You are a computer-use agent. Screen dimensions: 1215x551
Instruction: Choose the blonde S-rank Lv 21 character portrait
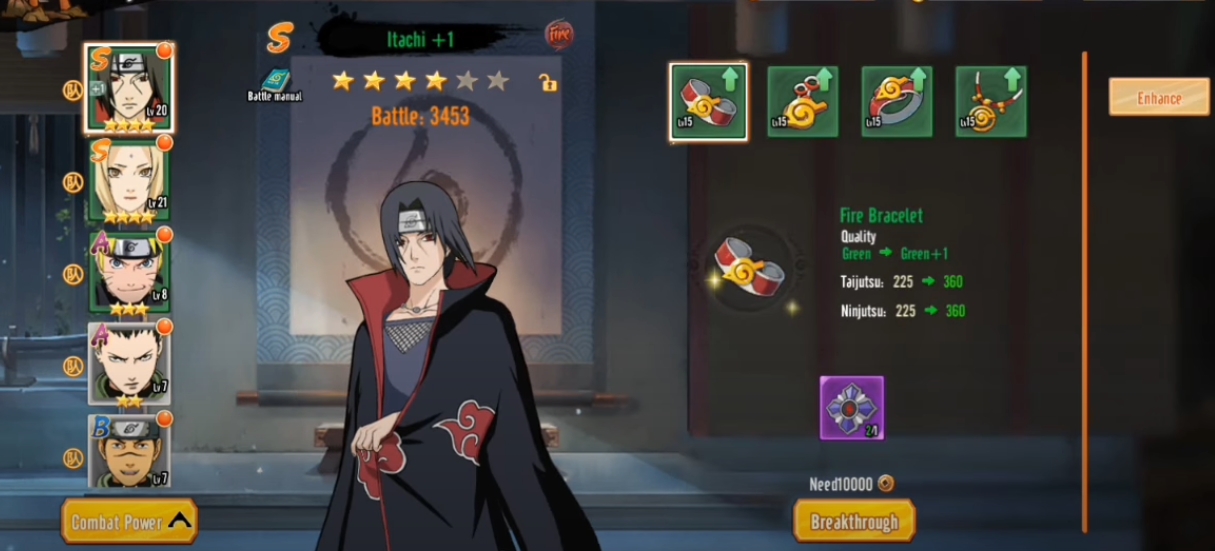129,181
